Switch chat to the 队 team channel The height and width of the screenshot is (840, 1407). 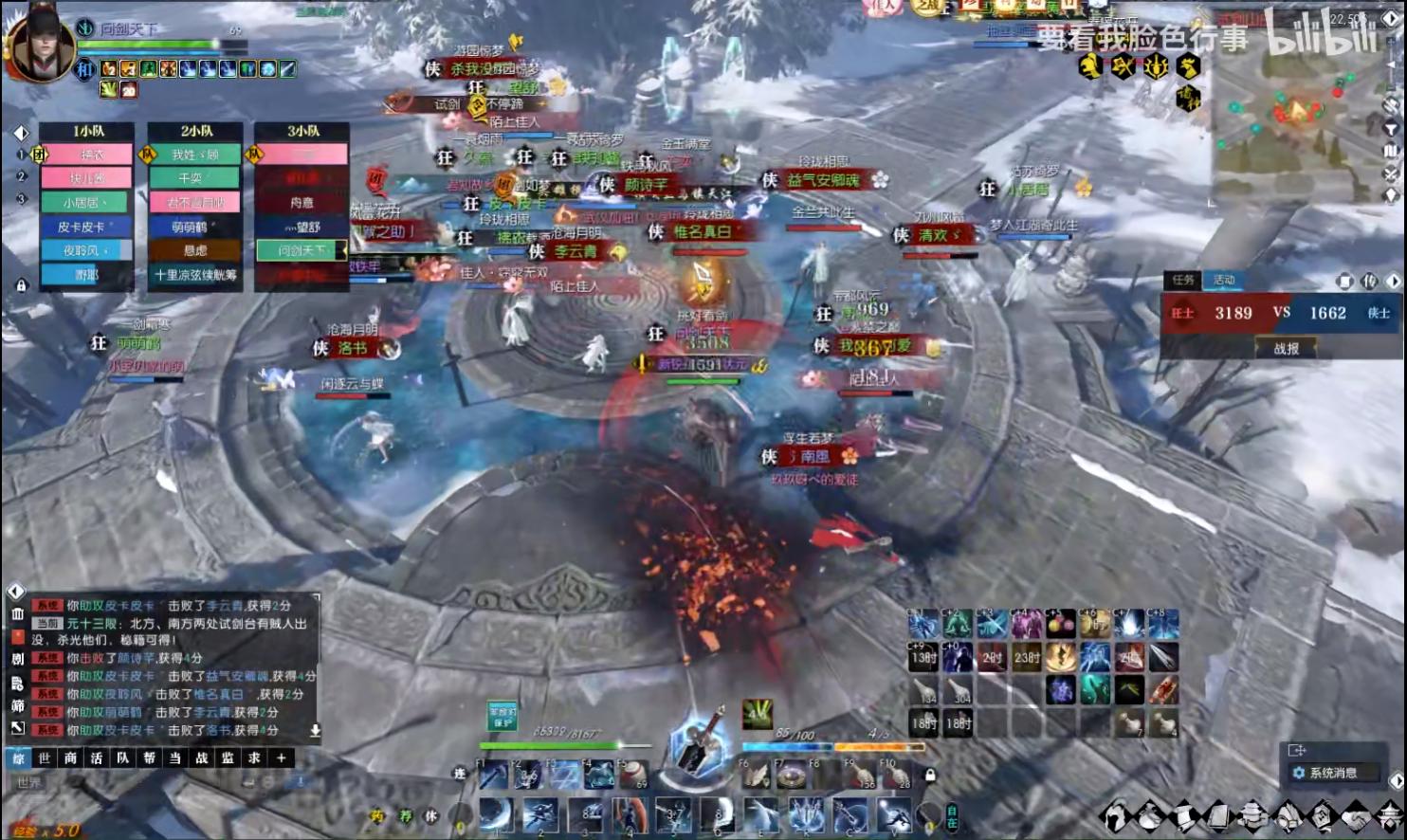(122, 758)
